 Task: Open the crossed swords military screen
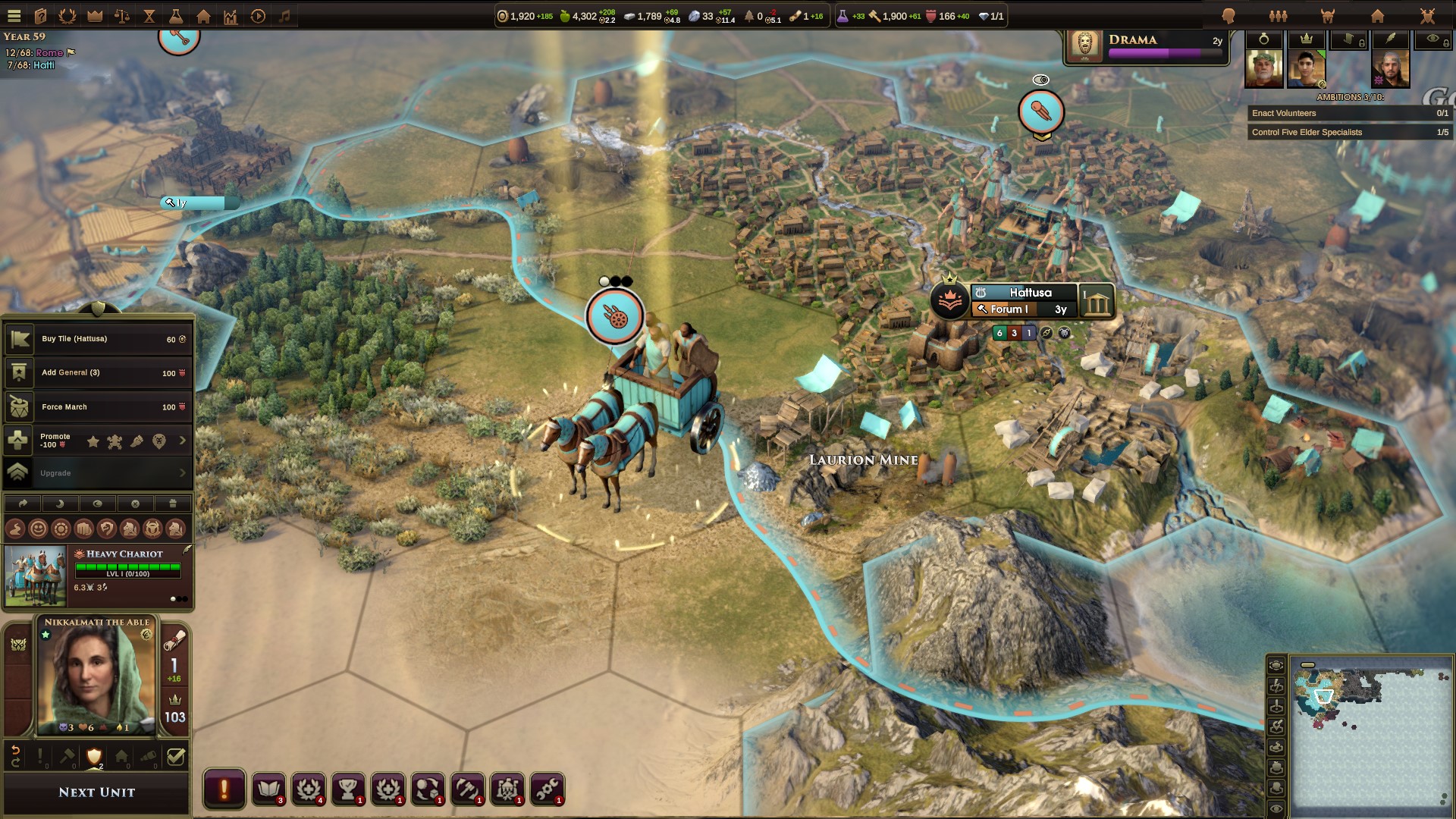click(1427, 16)
